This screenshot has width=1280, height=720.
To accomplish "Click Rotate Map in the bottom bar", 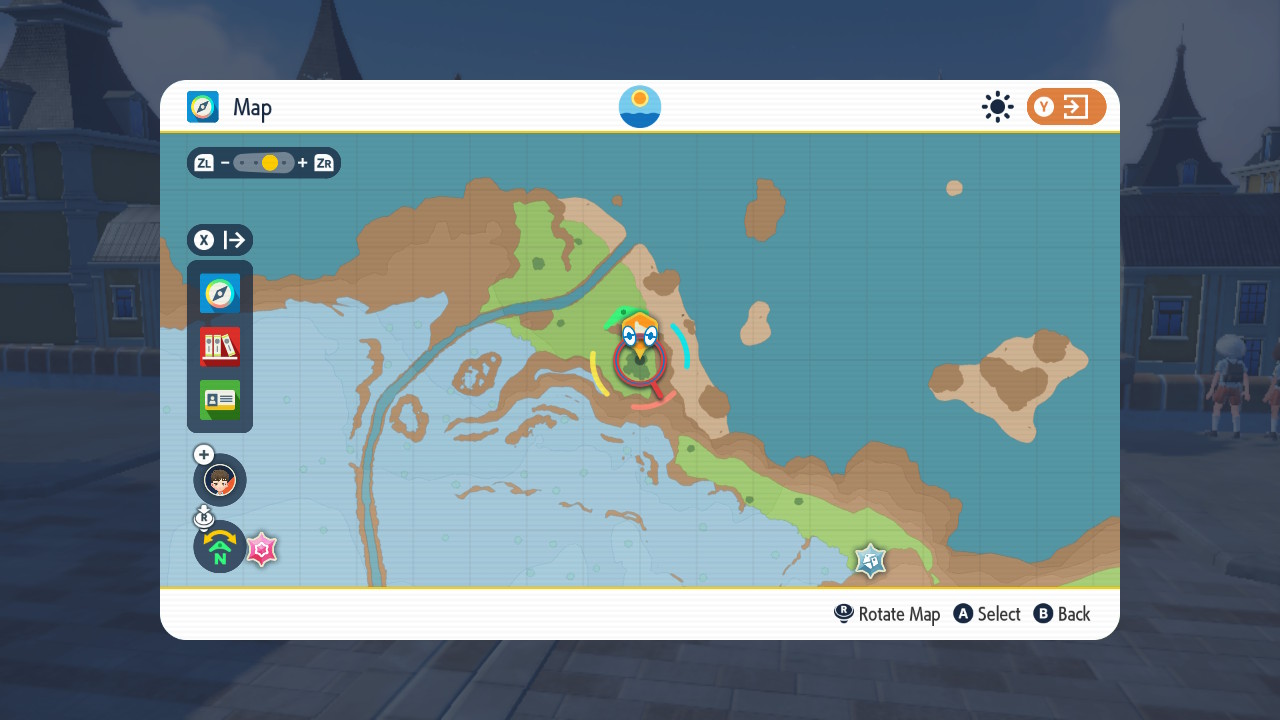I will (886, 613).
